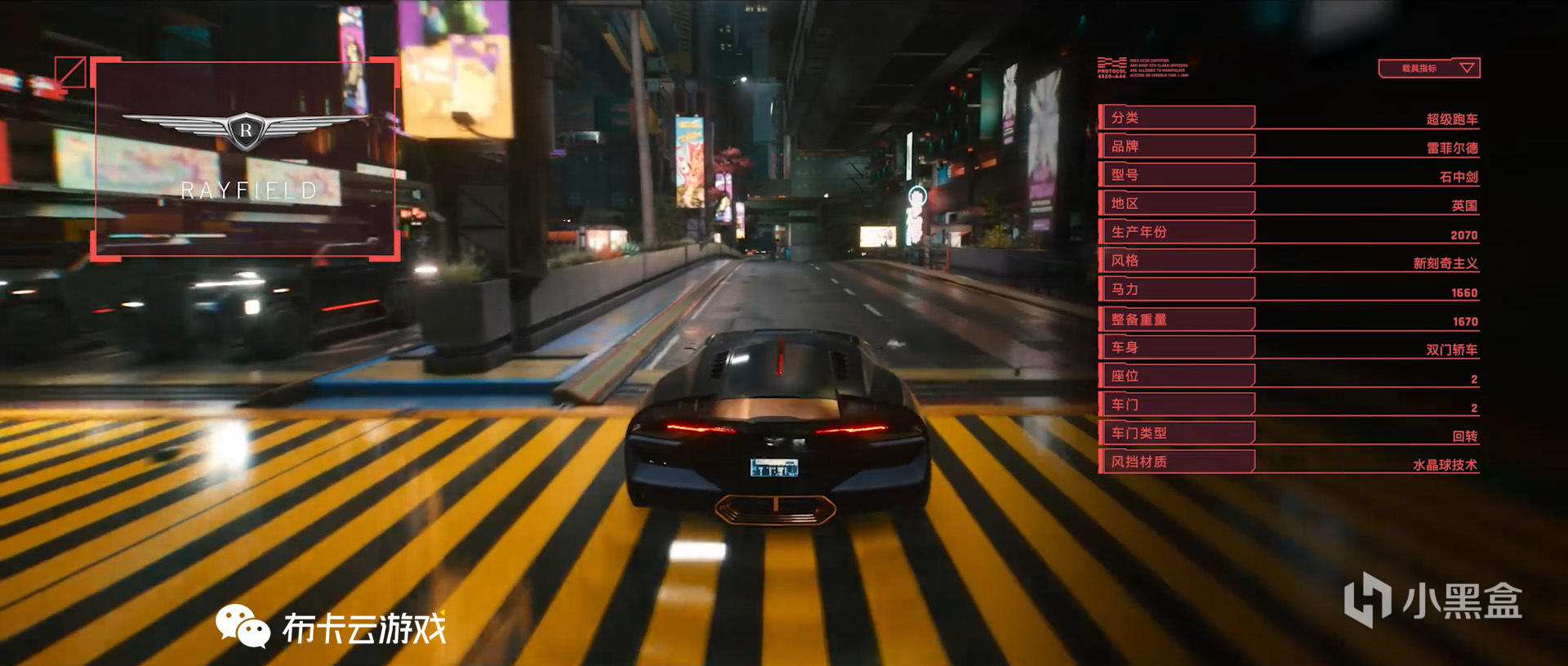Viewport: 1568px width, 666px height.
Task: Select the 车身 row label
Action: click(x=1176, y=347)
